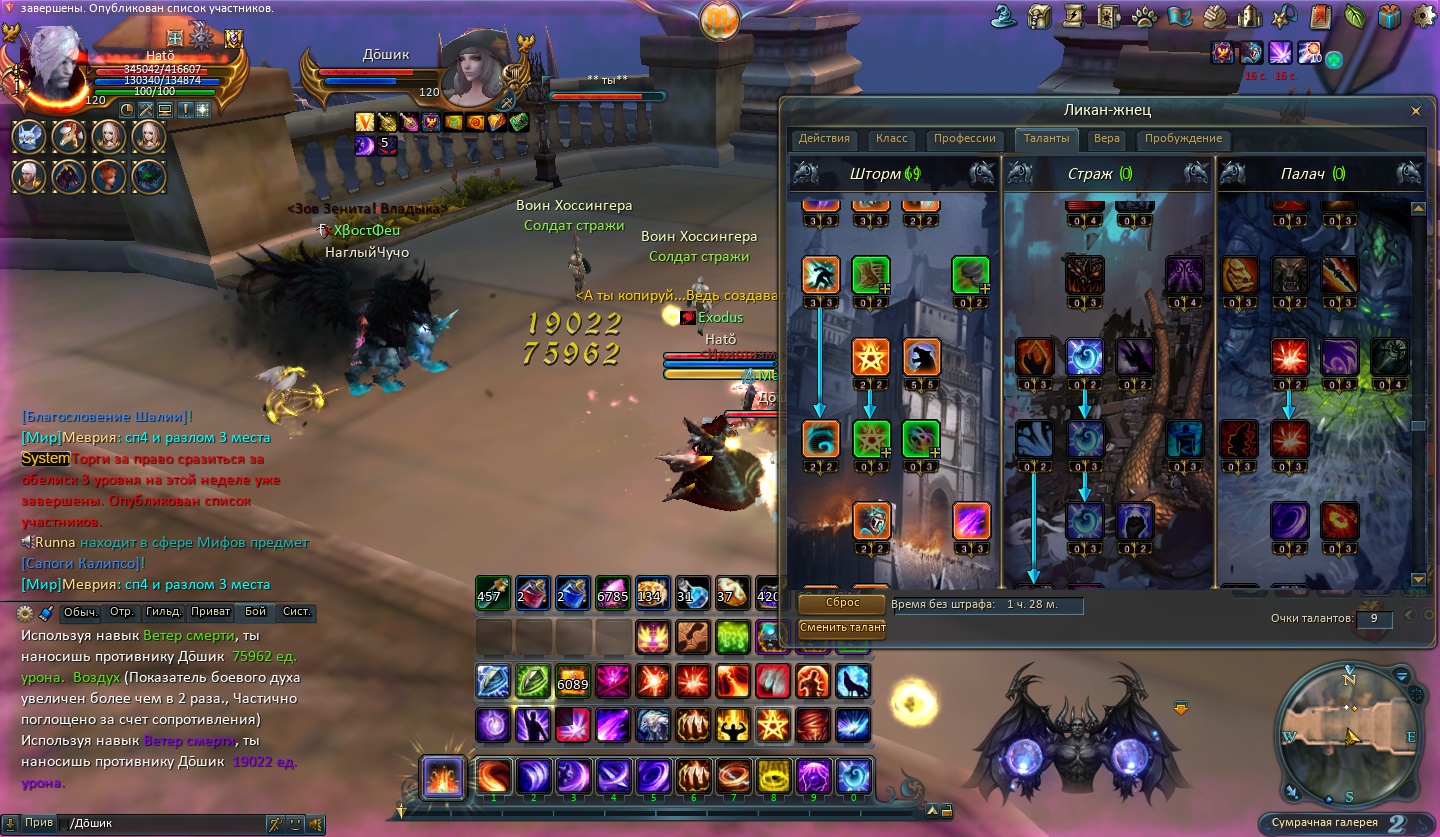Show the Сист. chat tab
Screen dimensions: 1440x837
[x=297, y=612]
